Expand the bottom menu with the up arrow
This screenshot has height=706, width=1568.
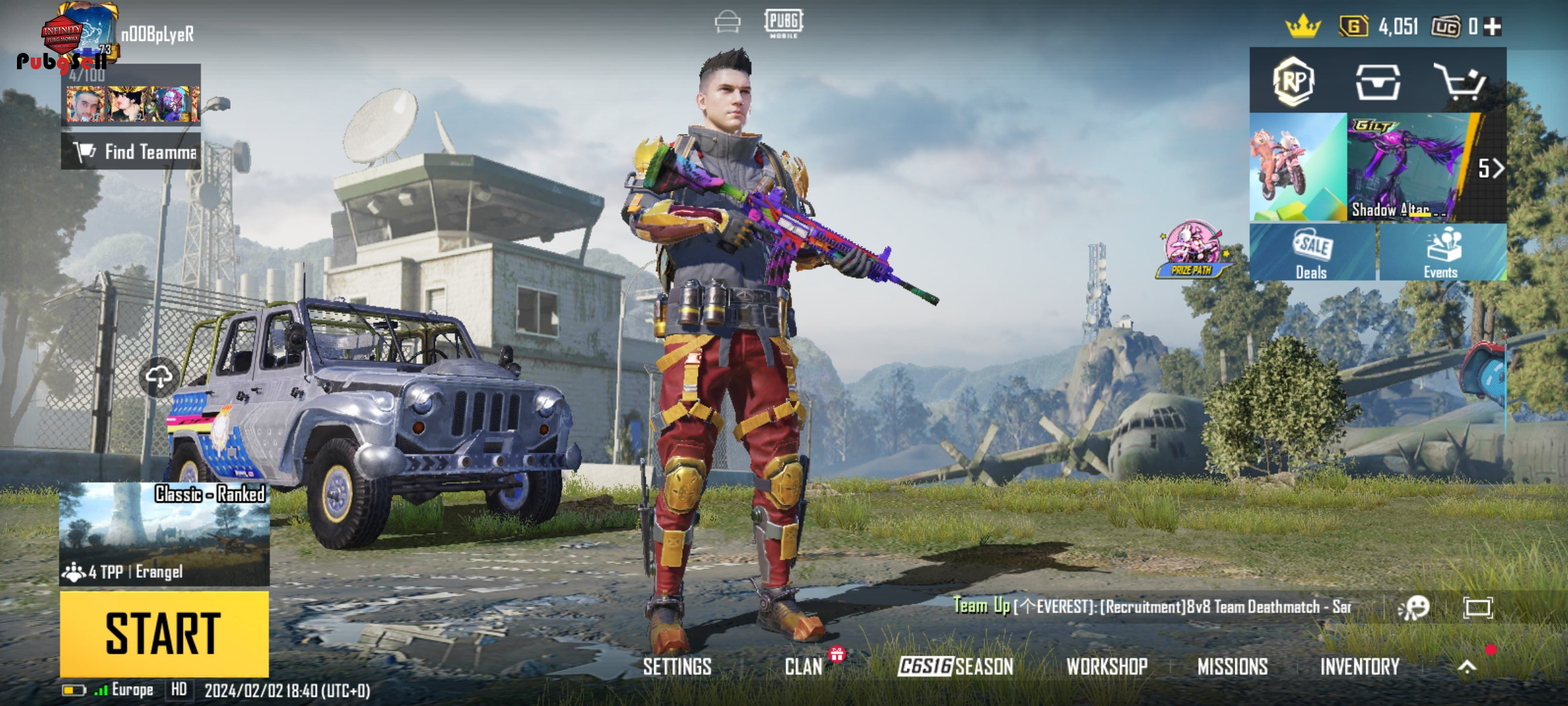pyautogui.click(x=1467, y=667)
